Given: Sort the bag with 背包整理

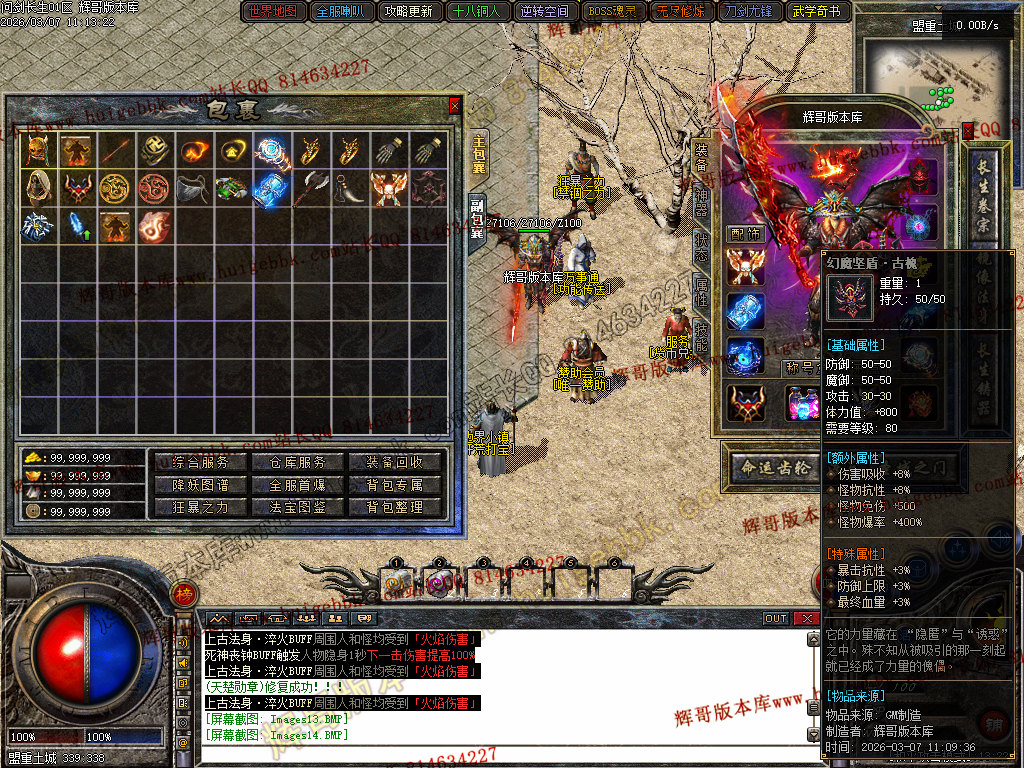Looking at the screenshot, I should pos(395,507).
